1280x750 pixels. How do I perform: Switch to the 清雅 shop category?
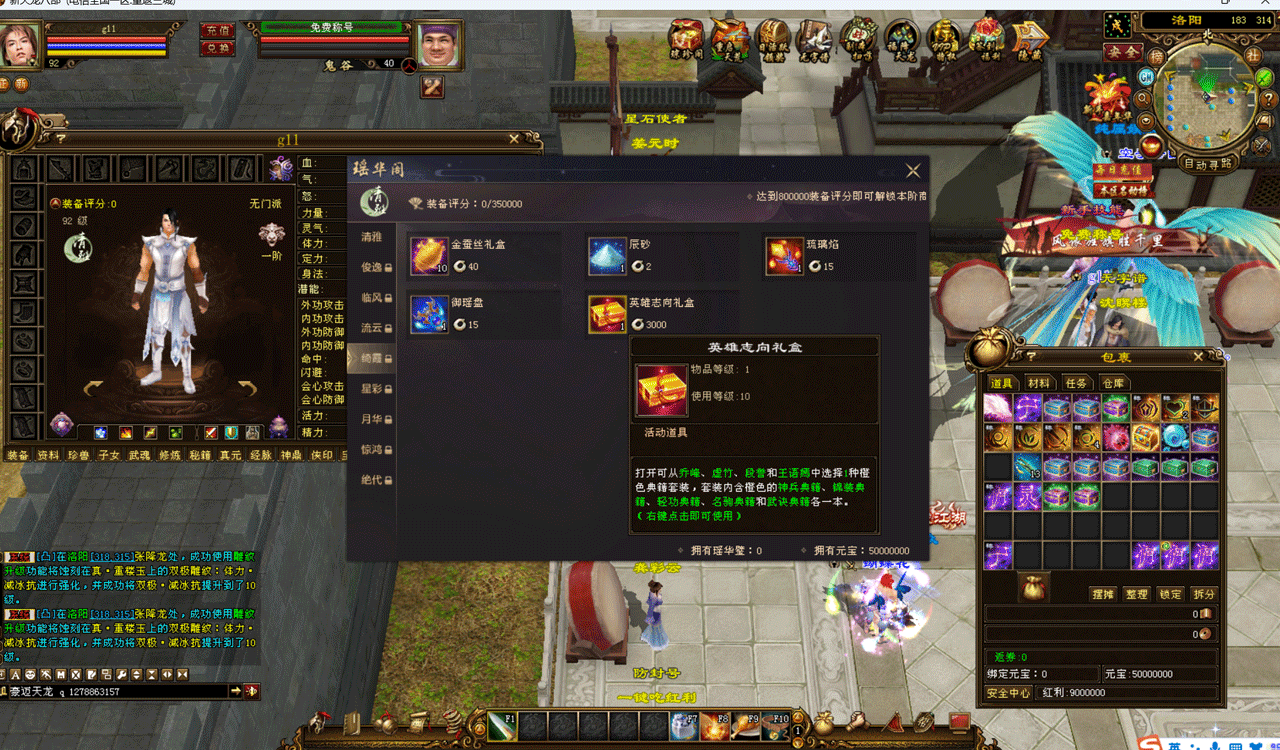pos(372,238)
